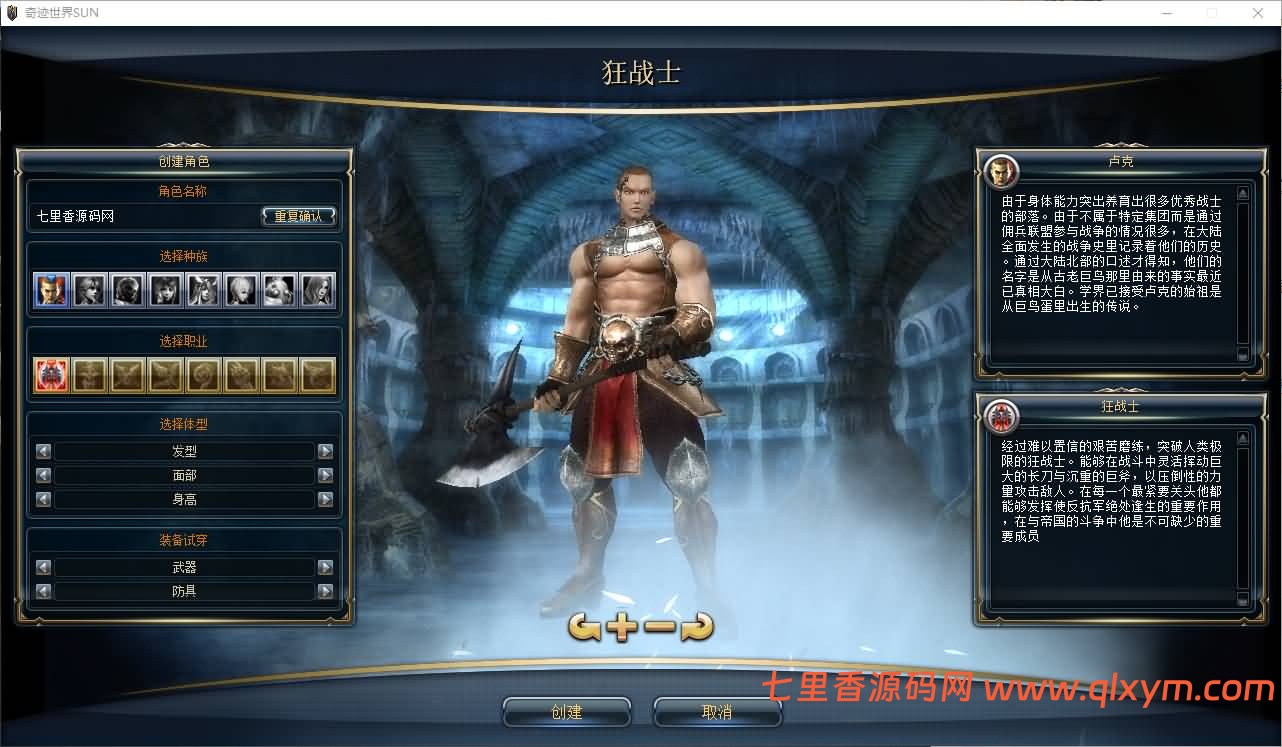The width and height of the screenshot is (1282, 747).
Task: Click 重复确认 to check name availability
Action: tap(299, 214)
